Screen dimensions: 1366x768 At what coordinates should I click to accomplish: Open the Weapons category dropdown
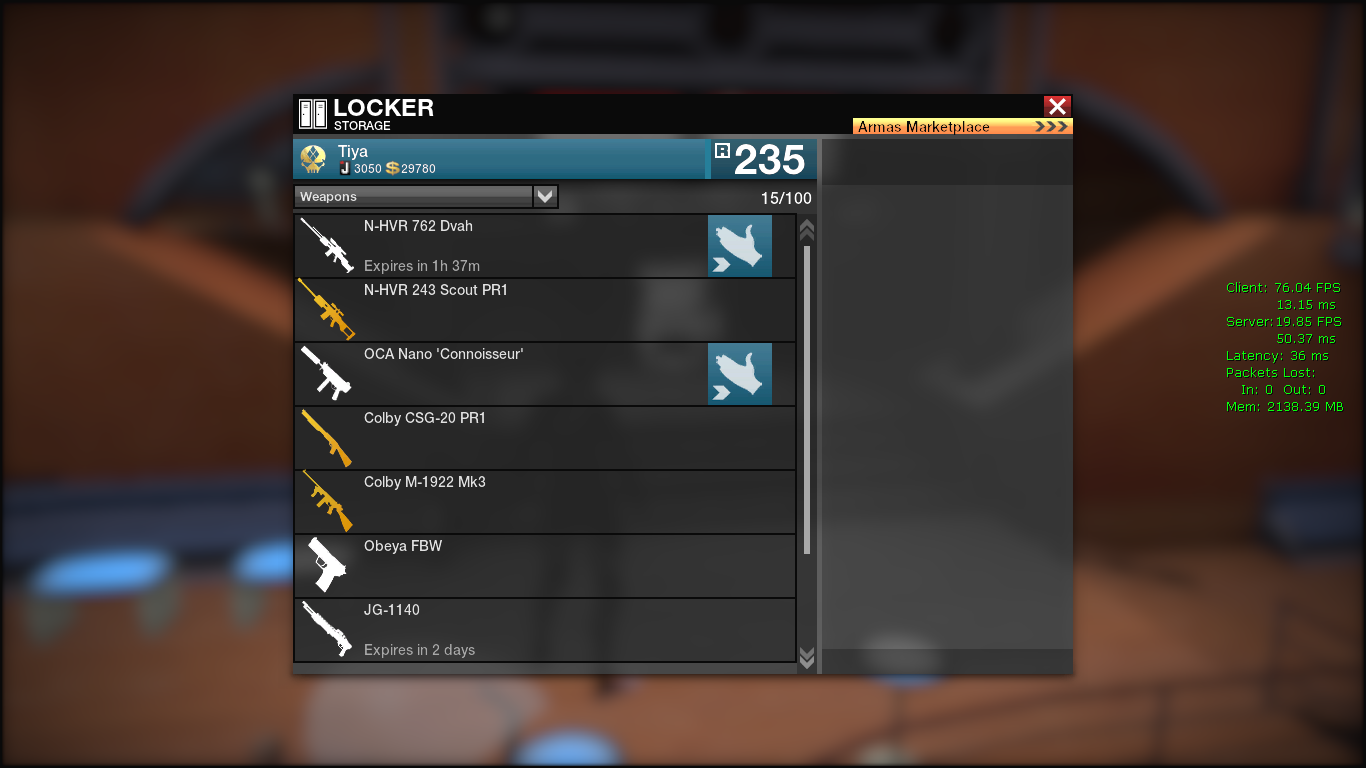pos(545,197)
